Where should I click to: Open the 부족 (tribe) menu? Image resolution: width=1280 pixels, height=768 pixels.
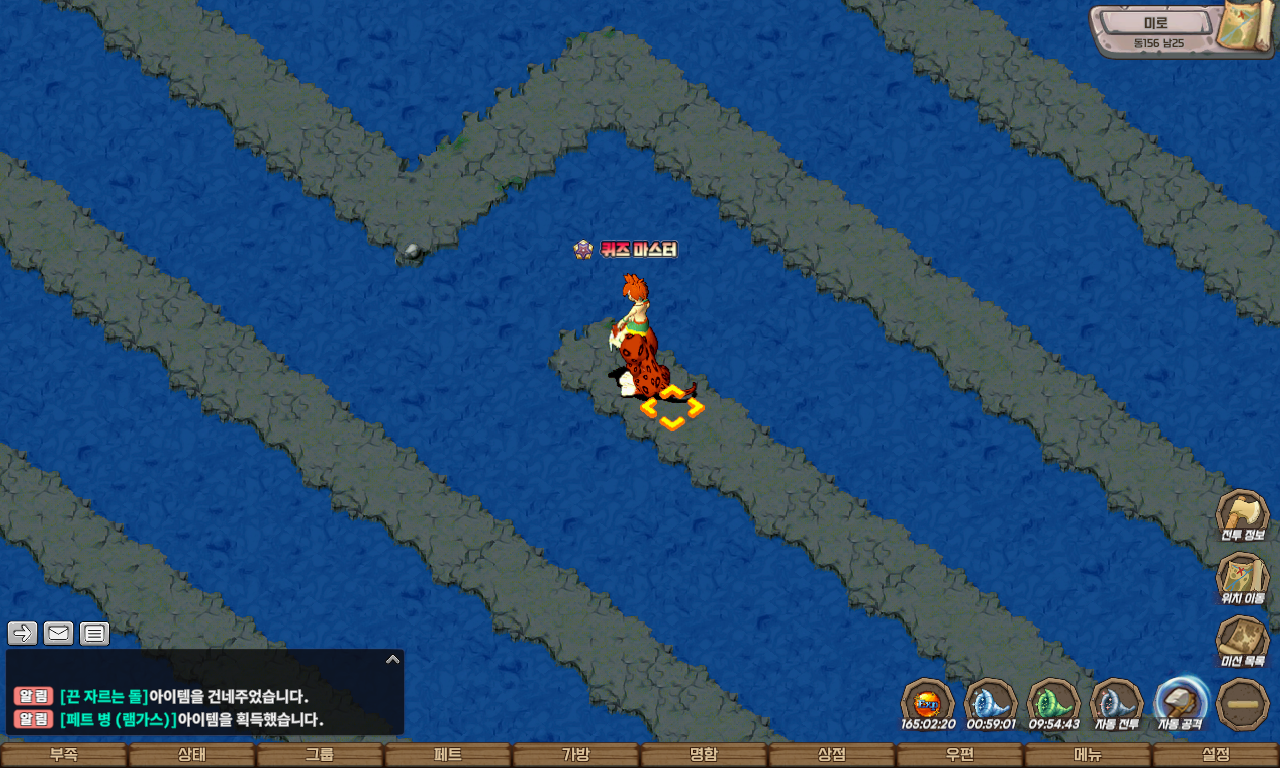(x=64, y=755)
